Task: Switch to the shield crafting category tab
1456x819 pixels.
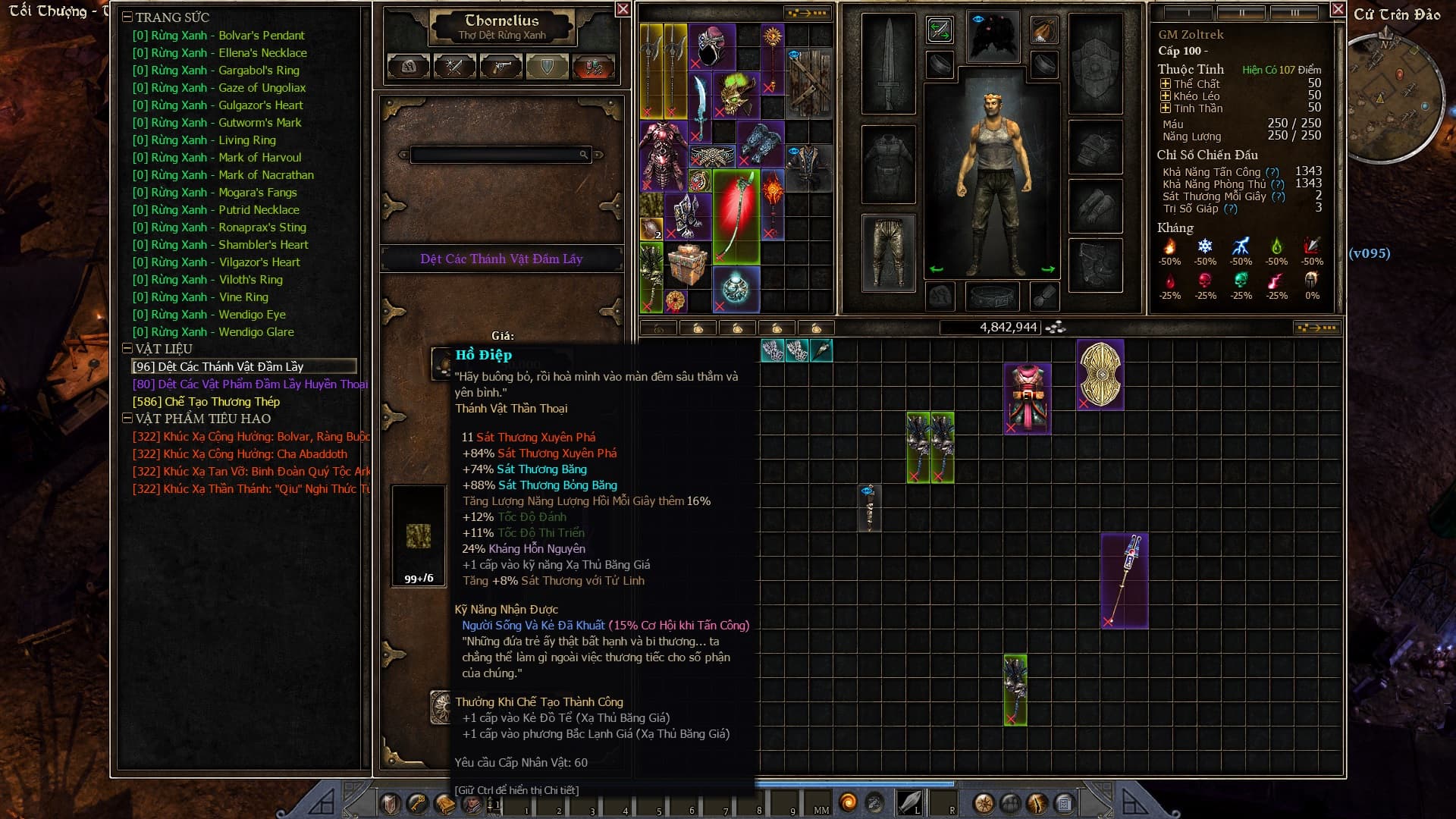Action: click(547, 67)
